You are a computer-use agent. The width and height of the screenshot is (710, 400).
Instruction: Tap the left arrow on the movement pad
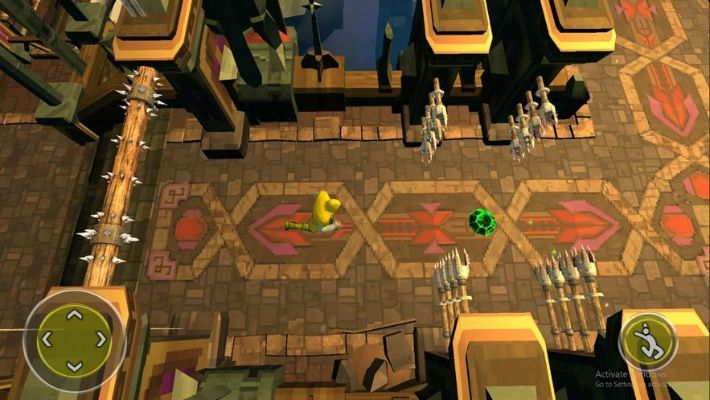[47, 340]
